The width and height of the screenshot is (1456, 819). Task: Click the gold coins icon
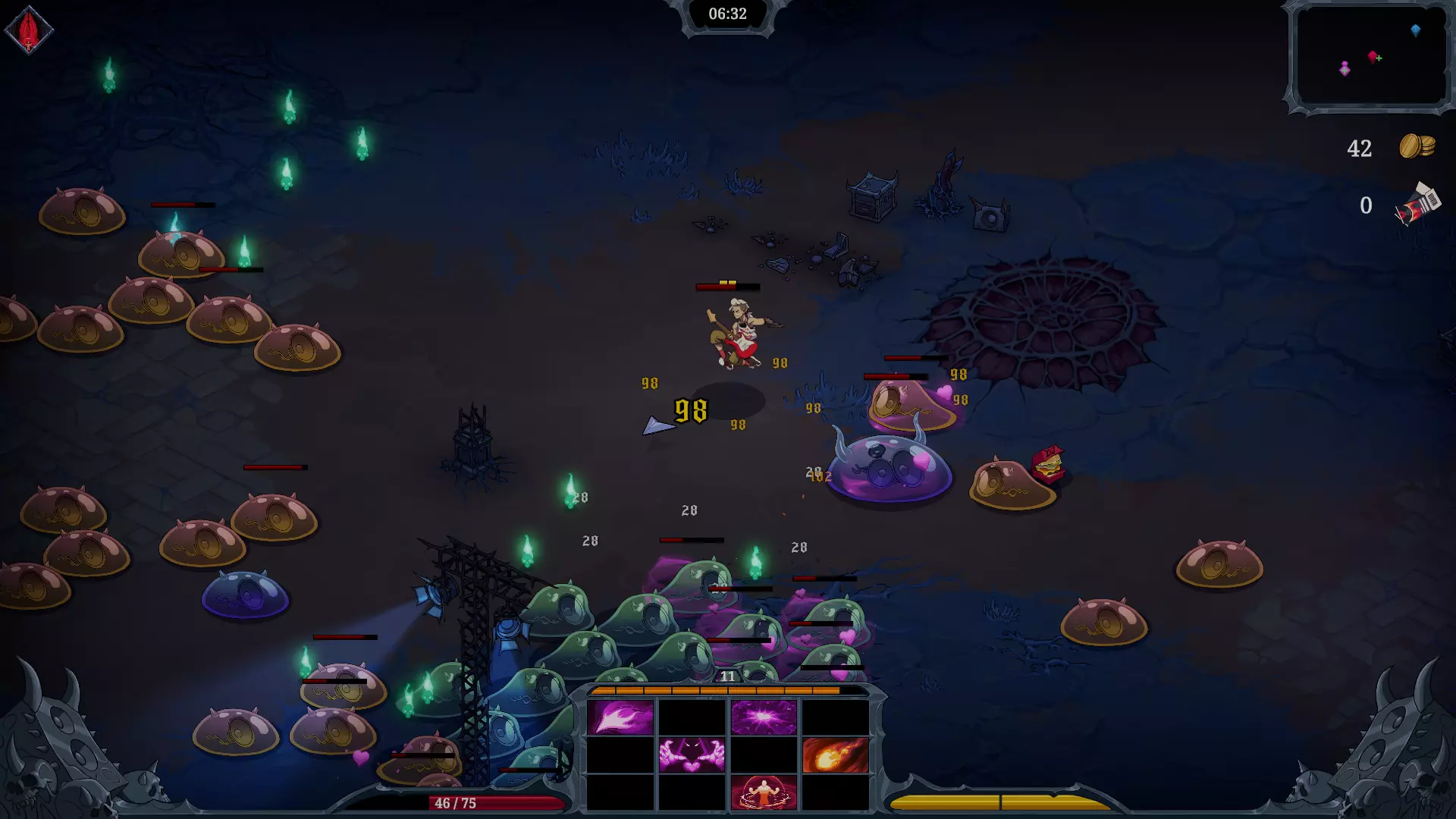[x=1417, y=146]
